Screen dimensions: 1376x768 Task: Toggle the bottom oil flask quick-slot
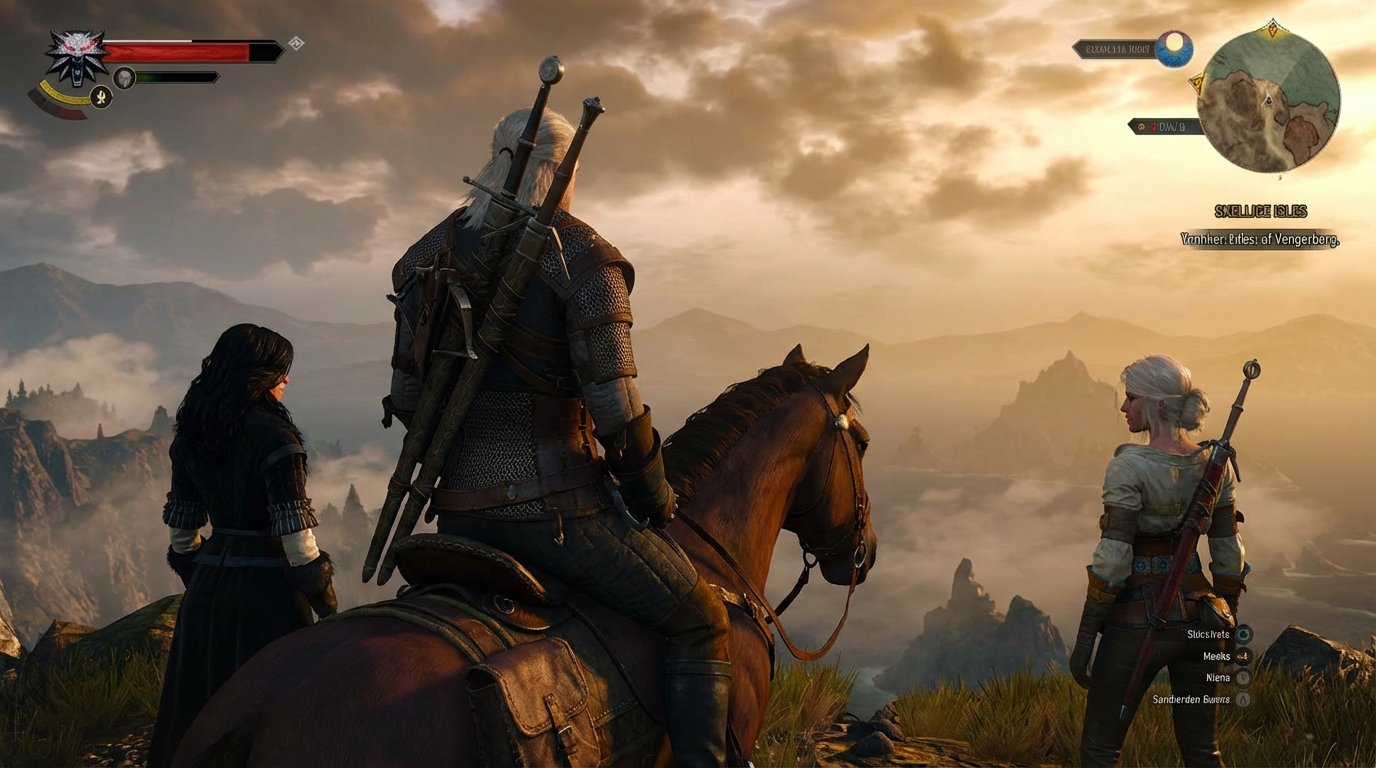tap(1244, 700)
